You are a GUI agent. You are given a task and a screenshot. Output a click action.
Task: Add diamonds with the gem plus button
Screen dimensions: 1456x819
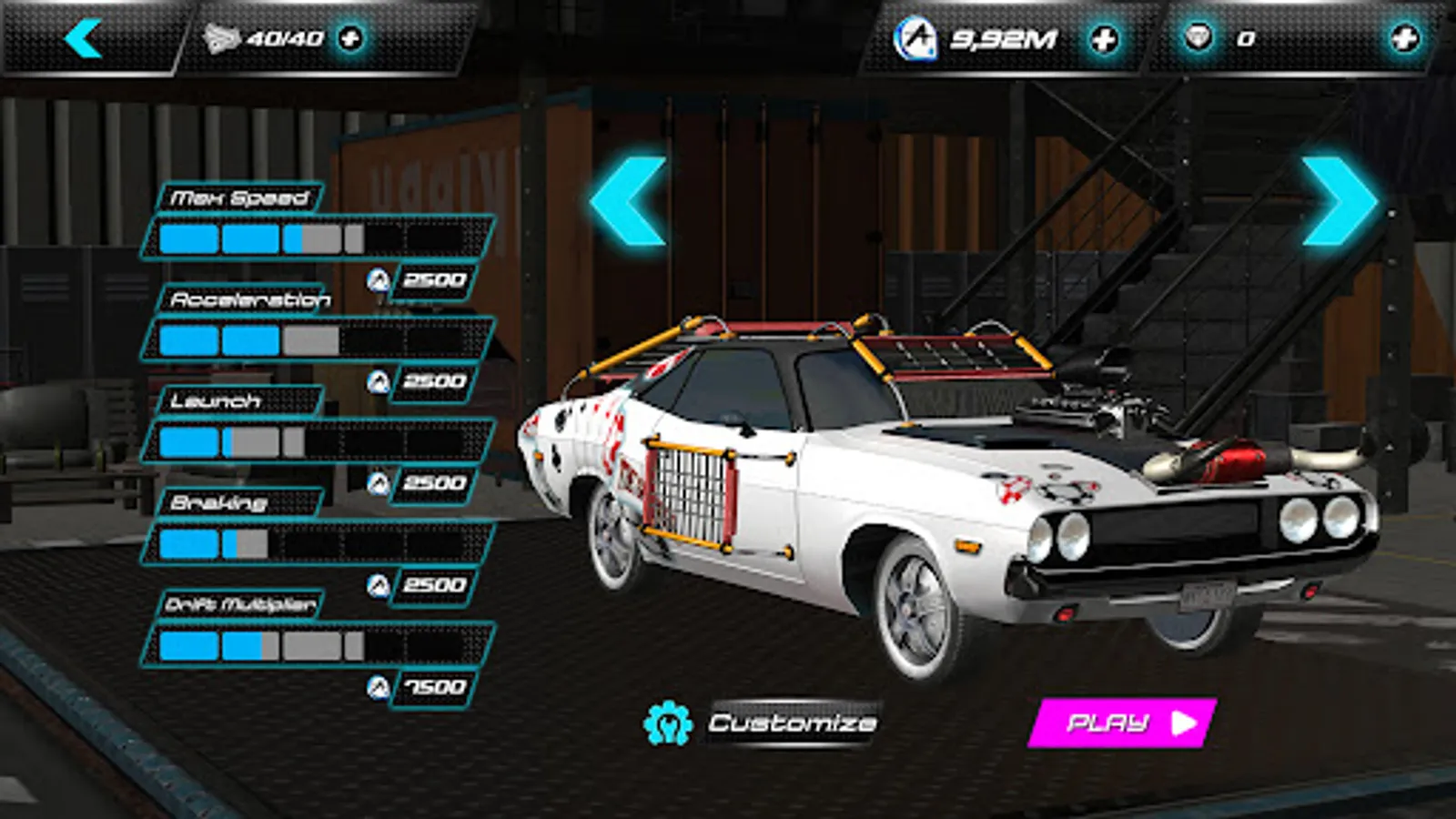(x=1404, y=38)
